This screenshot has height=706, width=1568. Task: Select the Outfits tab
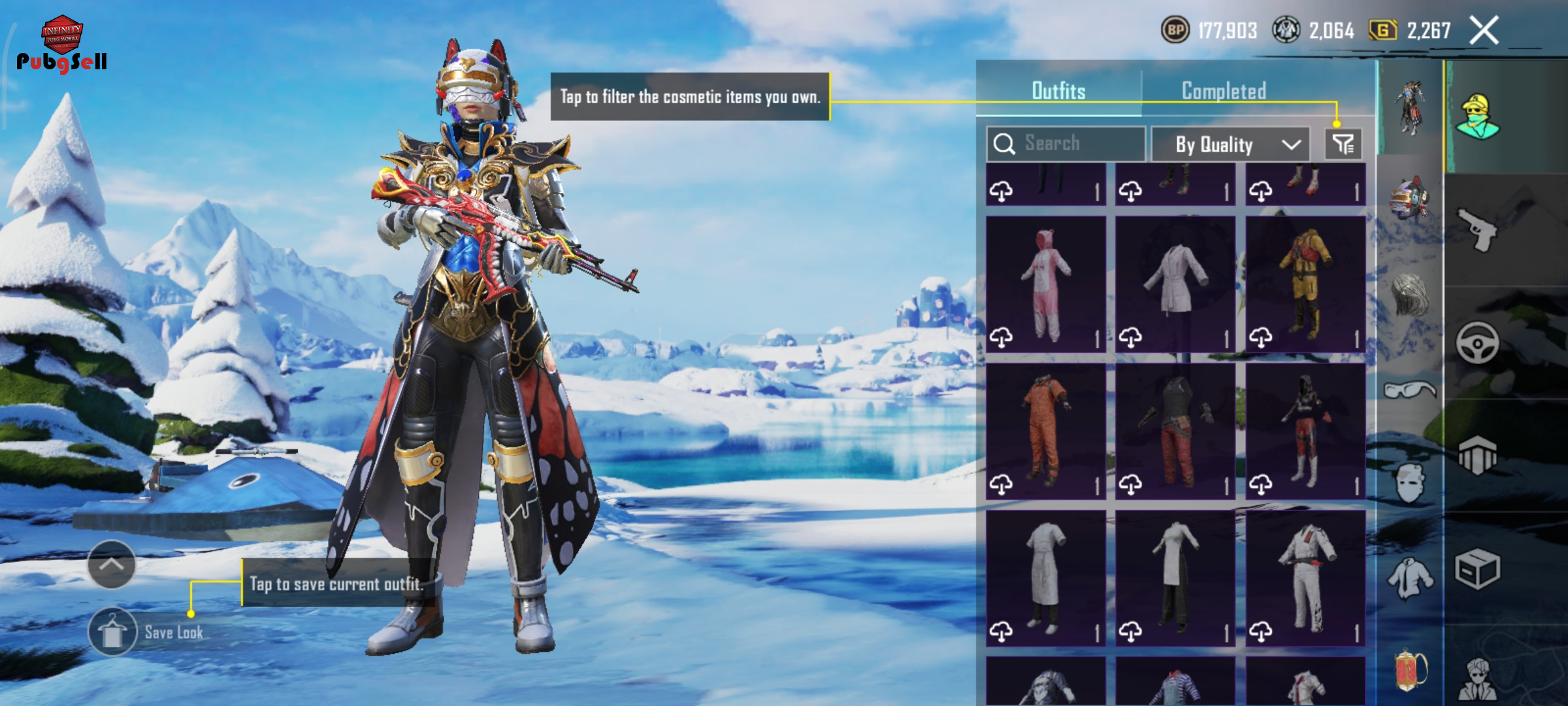(1058, 91)
